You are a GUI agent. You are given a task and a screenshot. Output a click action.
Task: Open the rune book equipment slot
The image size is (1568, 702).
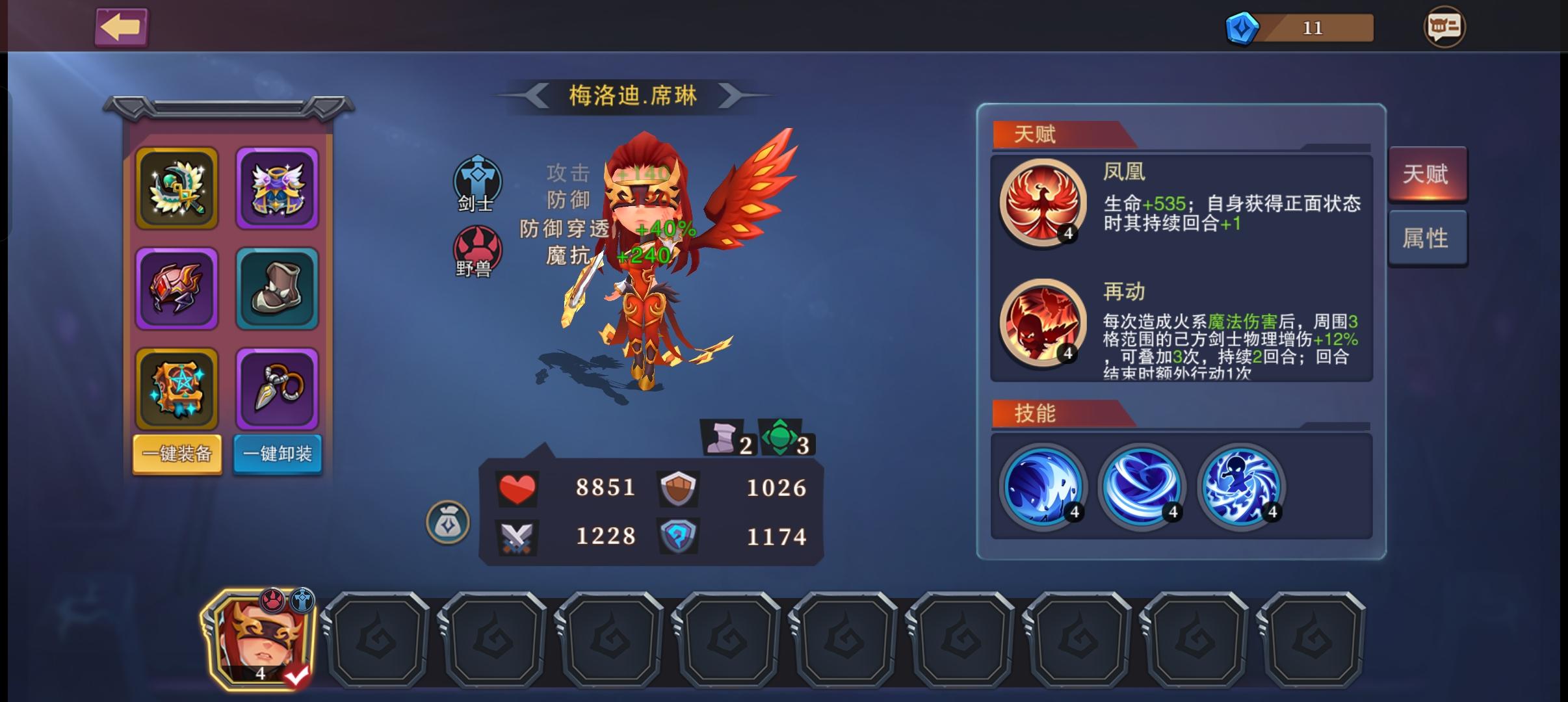tap(176, 388)
